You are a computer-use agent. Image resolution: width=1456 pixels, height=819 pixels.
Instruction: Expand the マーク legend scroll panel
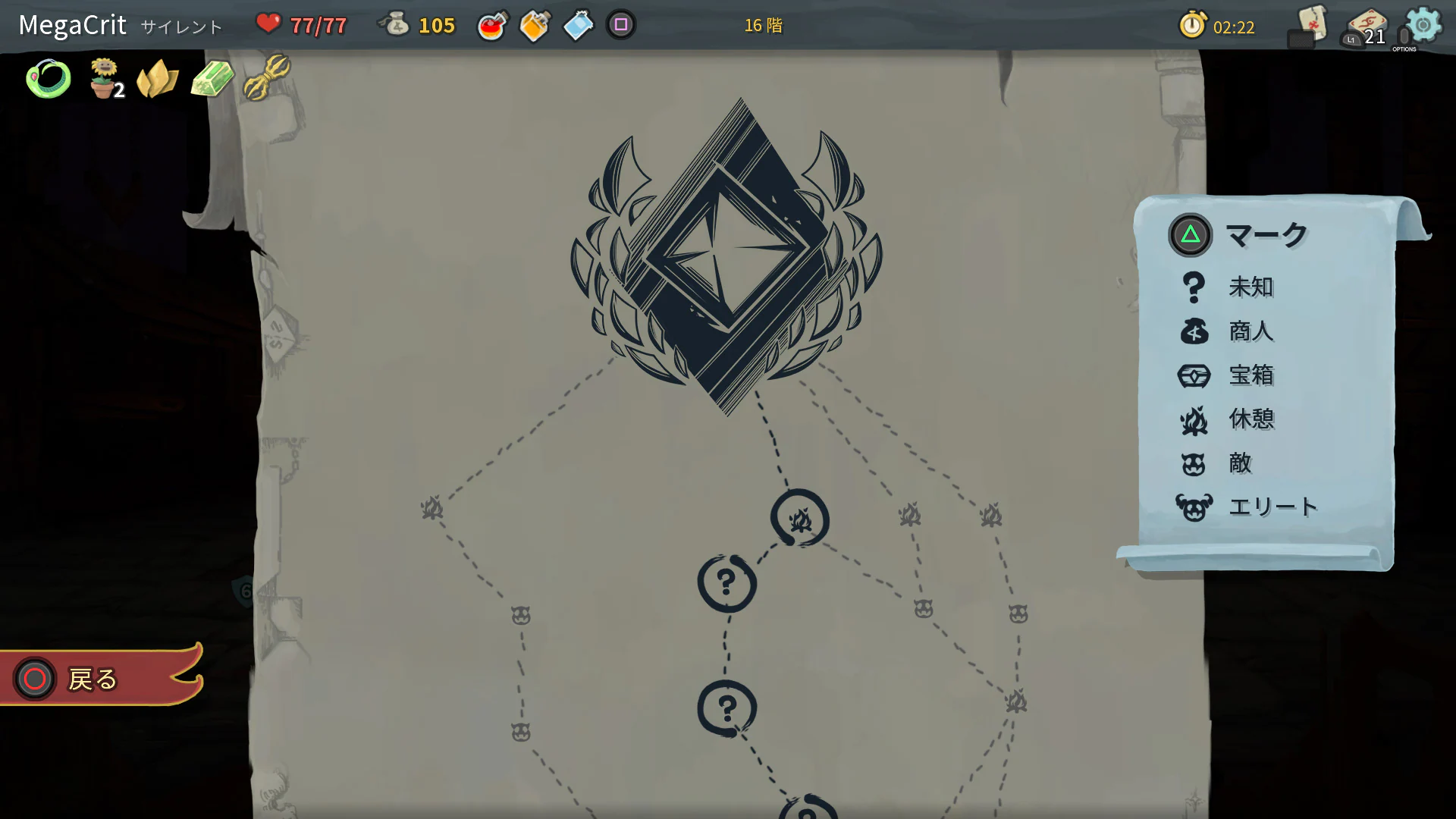pos(1266,233)
